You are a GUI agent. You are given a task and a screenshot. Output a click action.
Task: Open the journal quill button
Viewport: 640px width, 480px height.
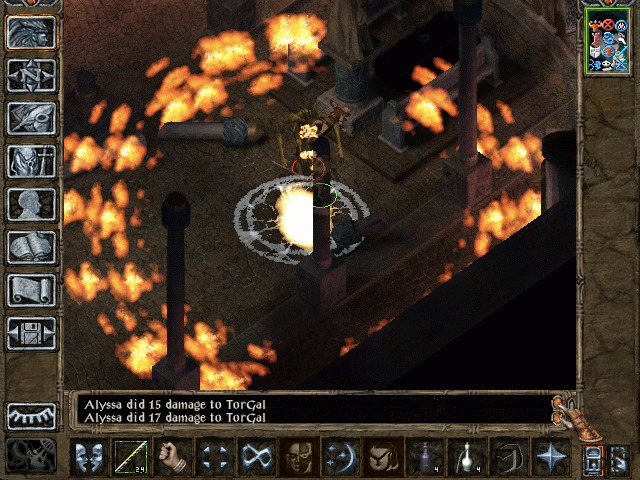tap(32, 116)
